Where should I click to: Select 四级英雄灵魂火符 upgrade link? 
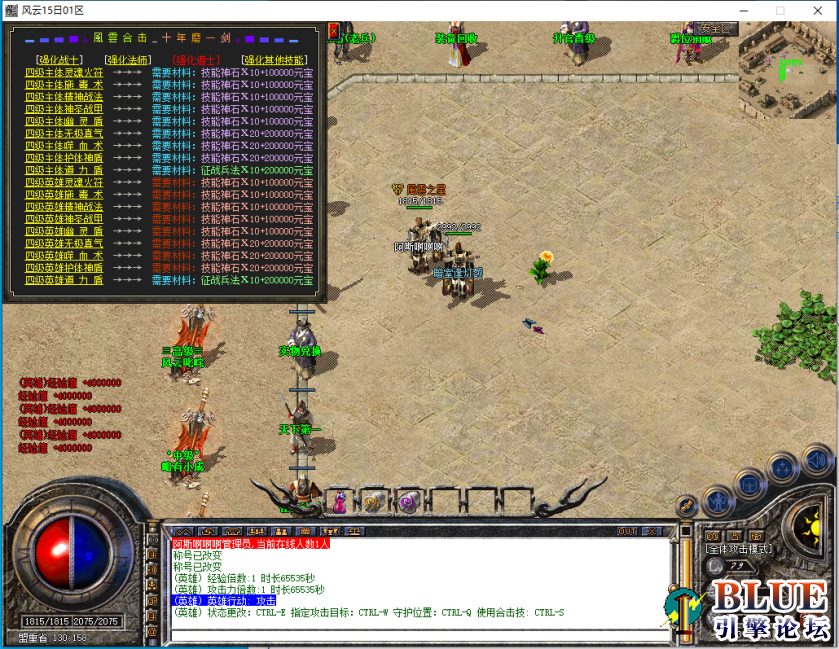pos(64,182)
